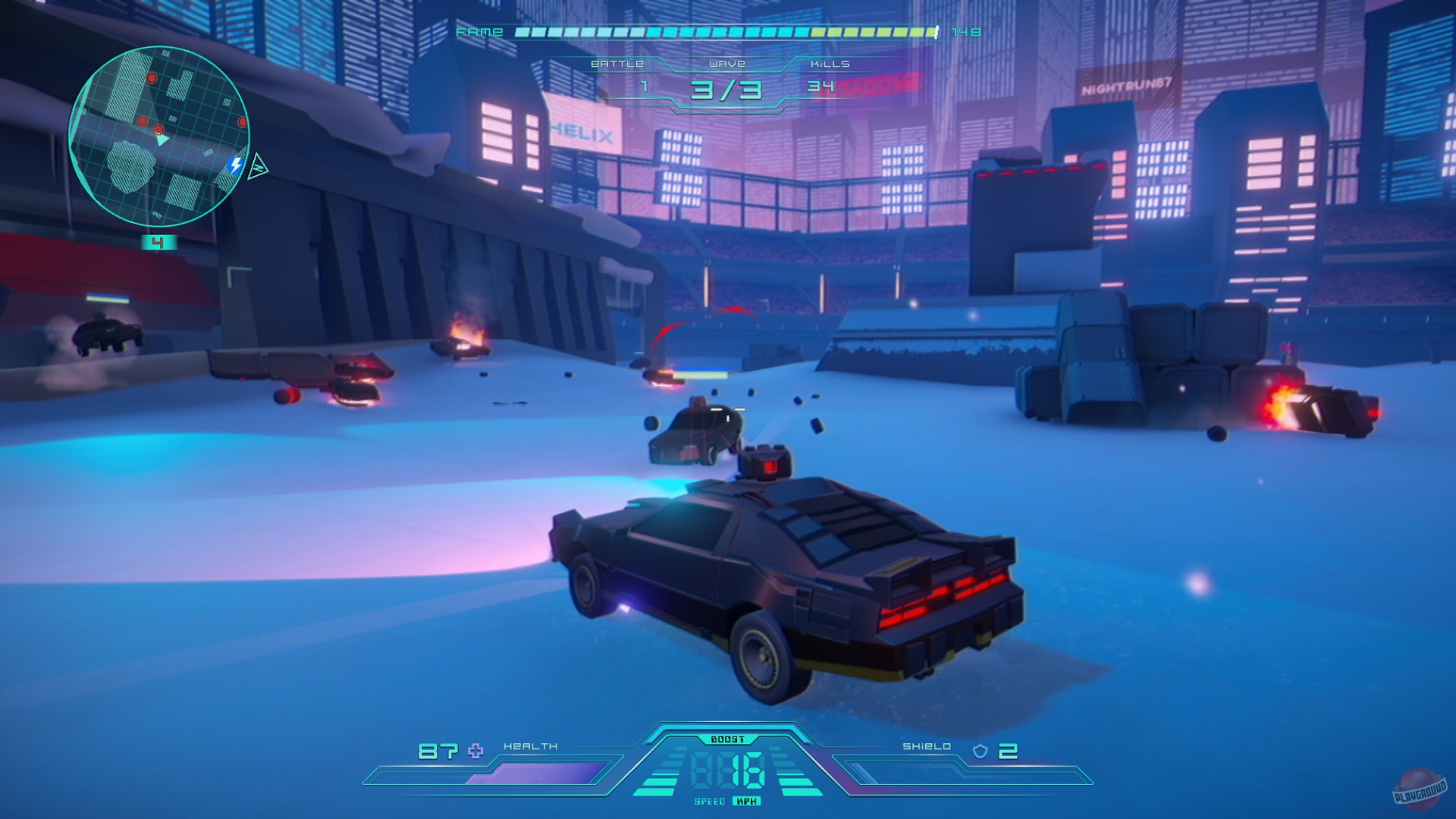Open the zone counter showing 4 below the minimap
The image size is (1456, 819).
(158, 240)
